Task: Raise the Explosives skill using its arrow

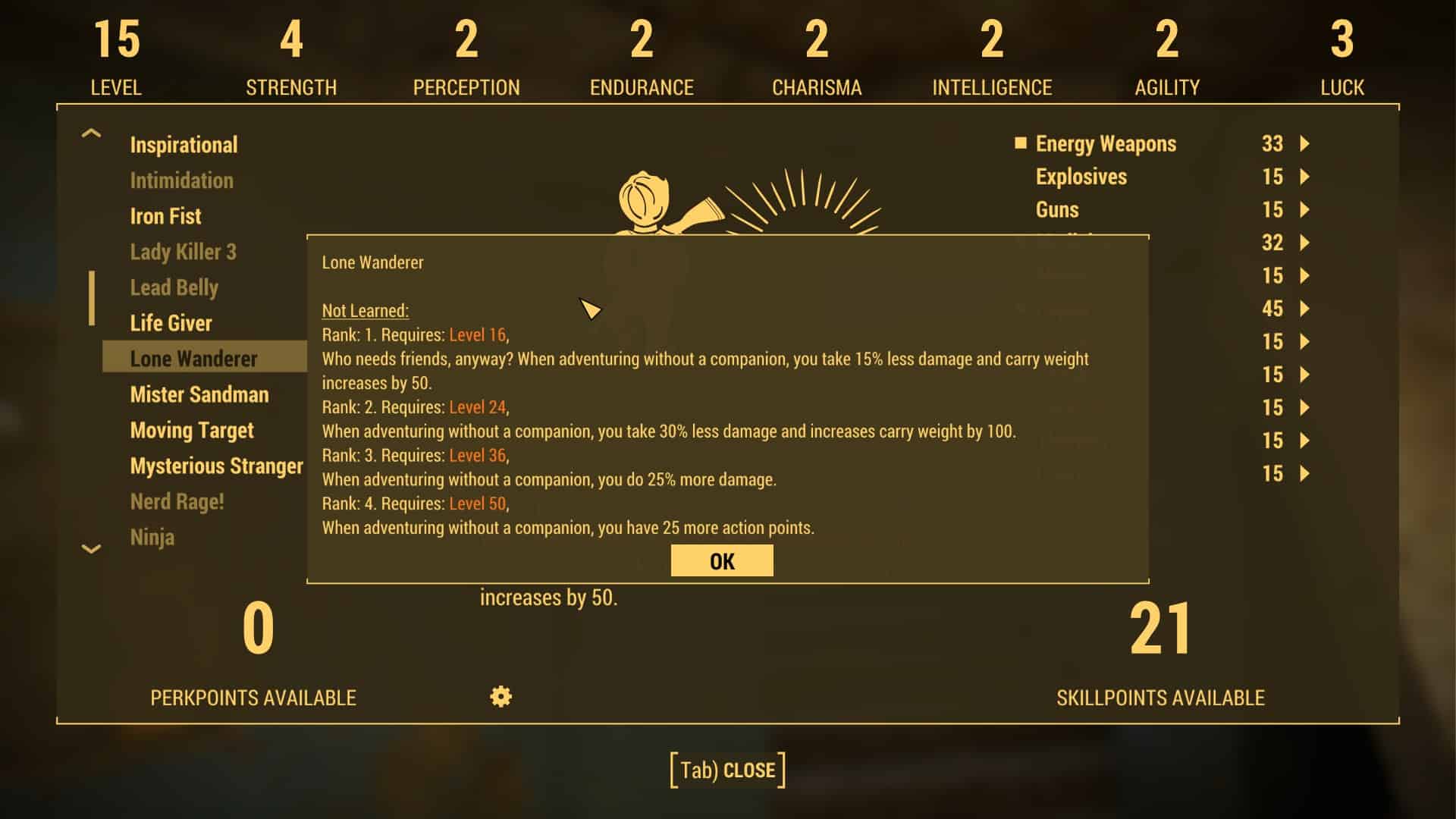Action: (x=1304, y=177)
